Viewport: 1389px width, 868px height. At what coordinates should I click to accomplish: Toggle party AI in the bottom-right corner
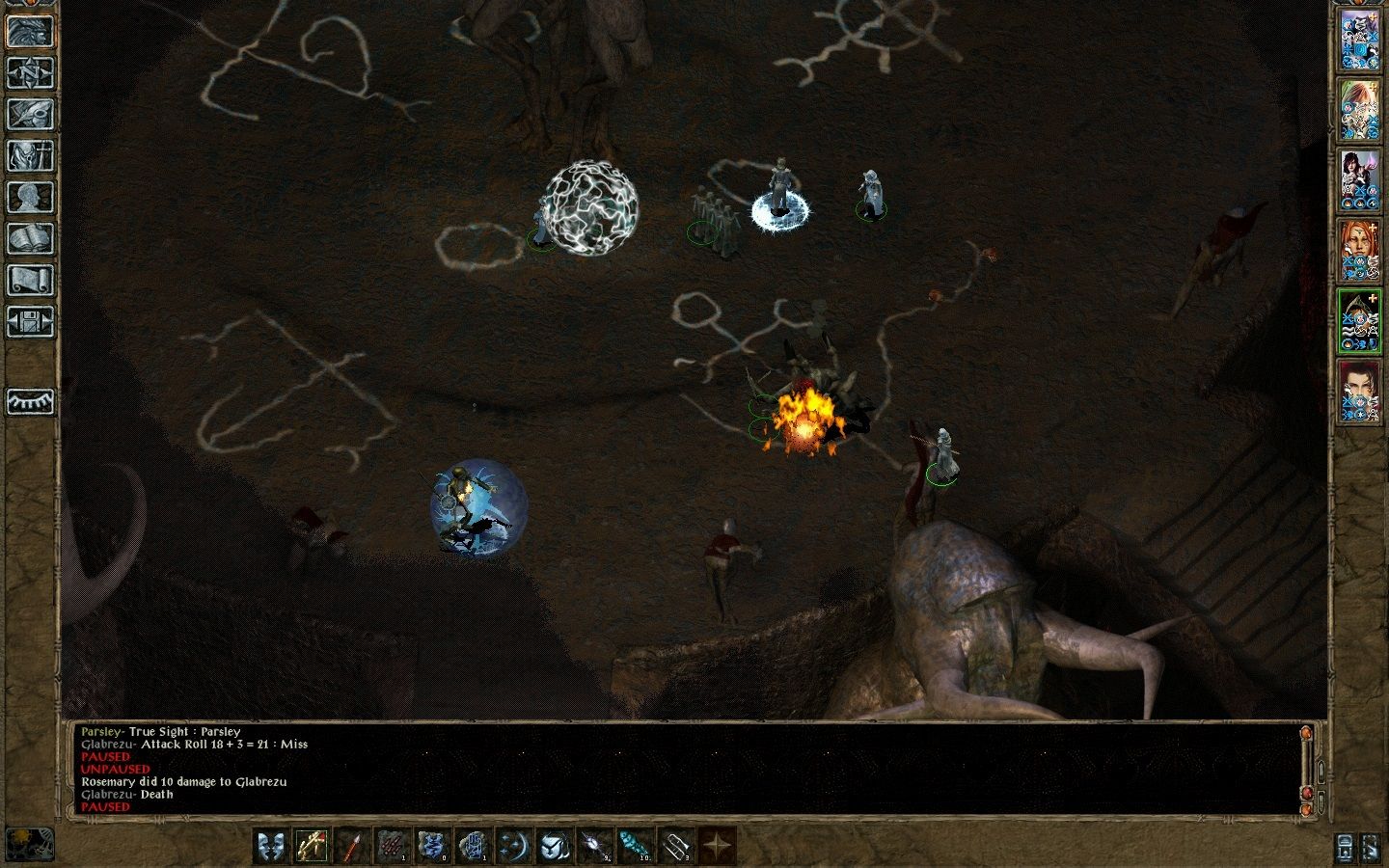tap(1371, 848)
